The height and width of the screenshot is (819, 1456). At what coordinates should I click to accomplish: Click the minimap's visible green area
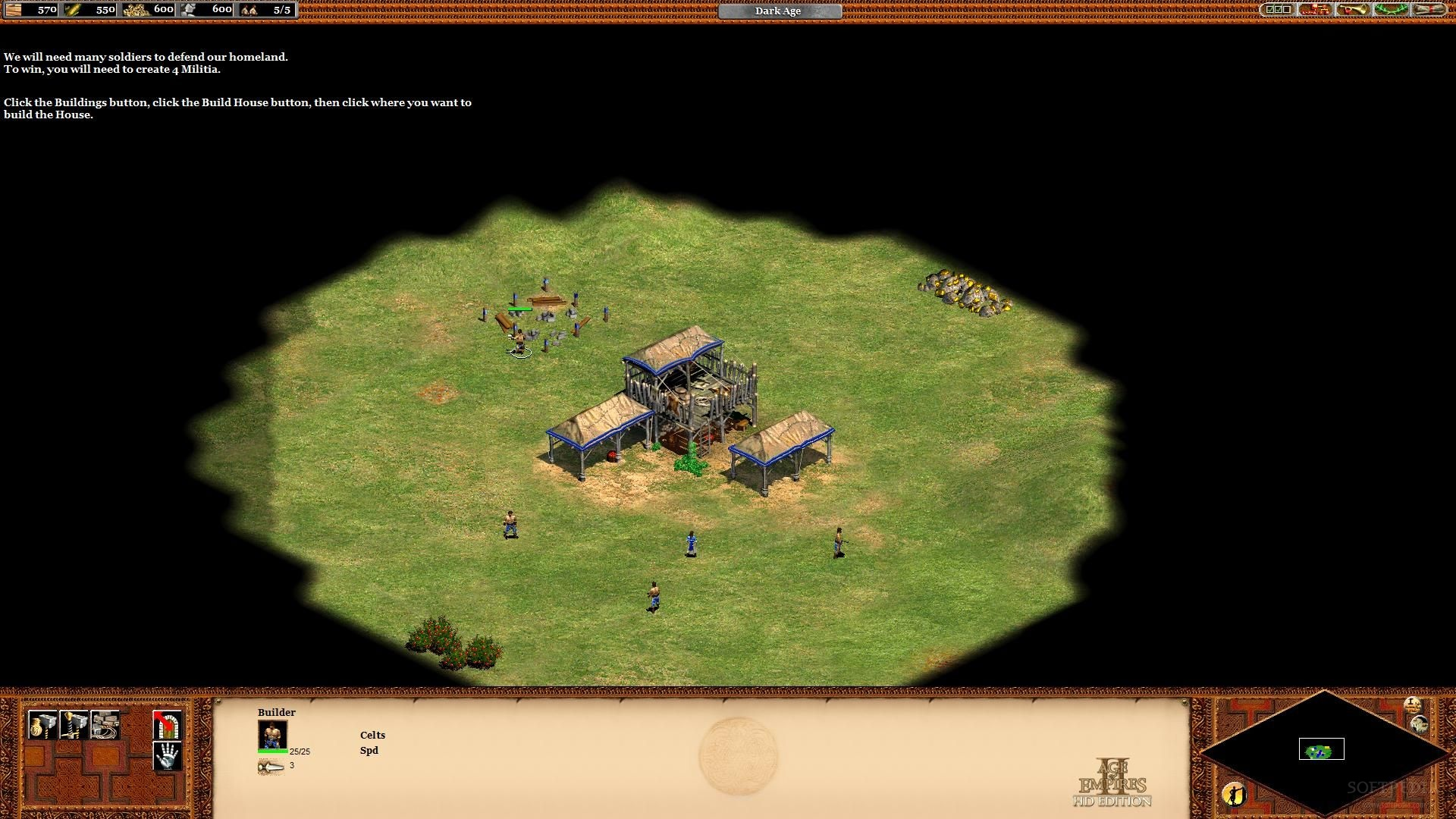pos(1319,752)
